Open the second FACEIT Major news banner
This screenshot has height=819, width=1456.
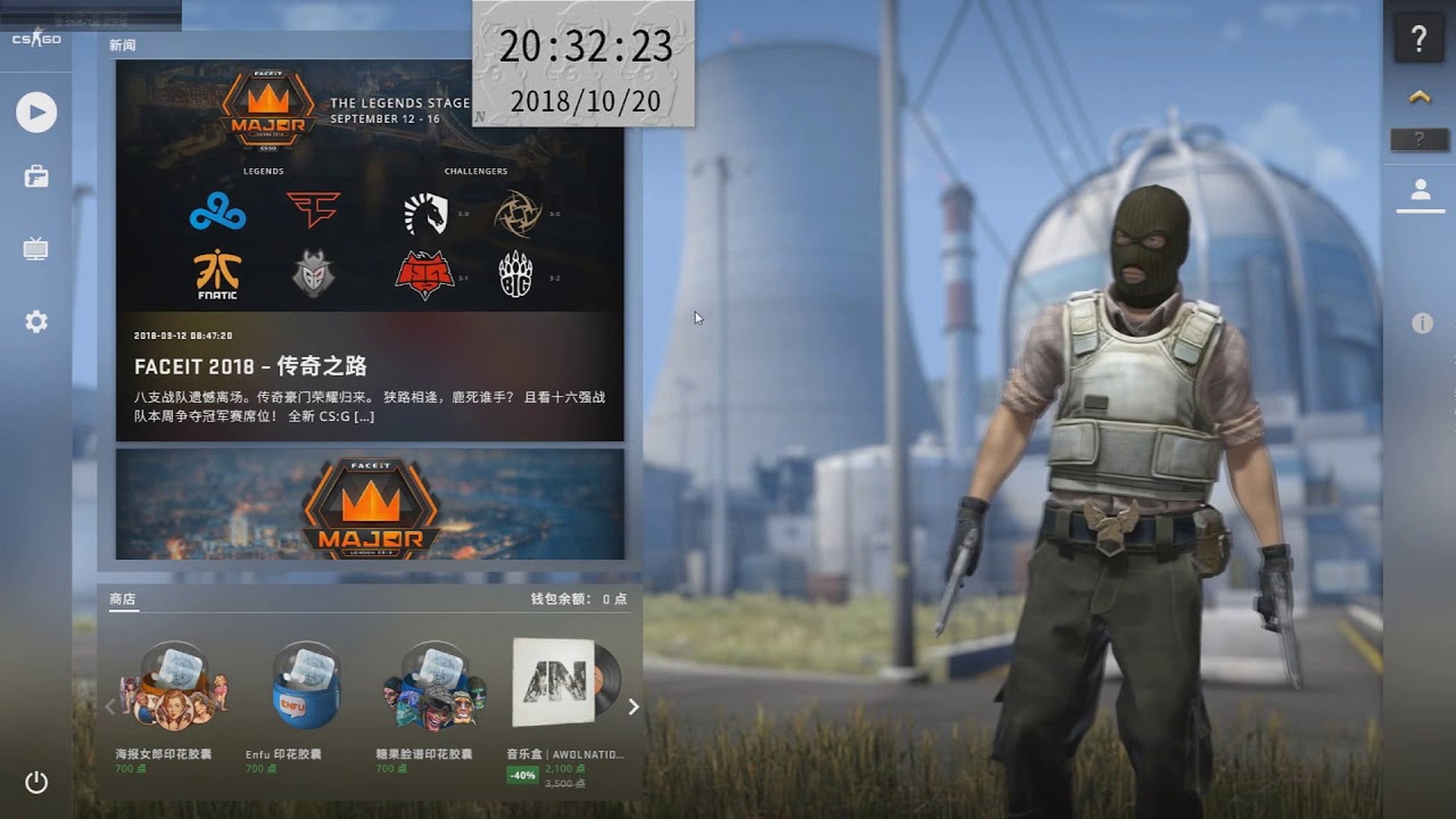[x=370, y=504]
